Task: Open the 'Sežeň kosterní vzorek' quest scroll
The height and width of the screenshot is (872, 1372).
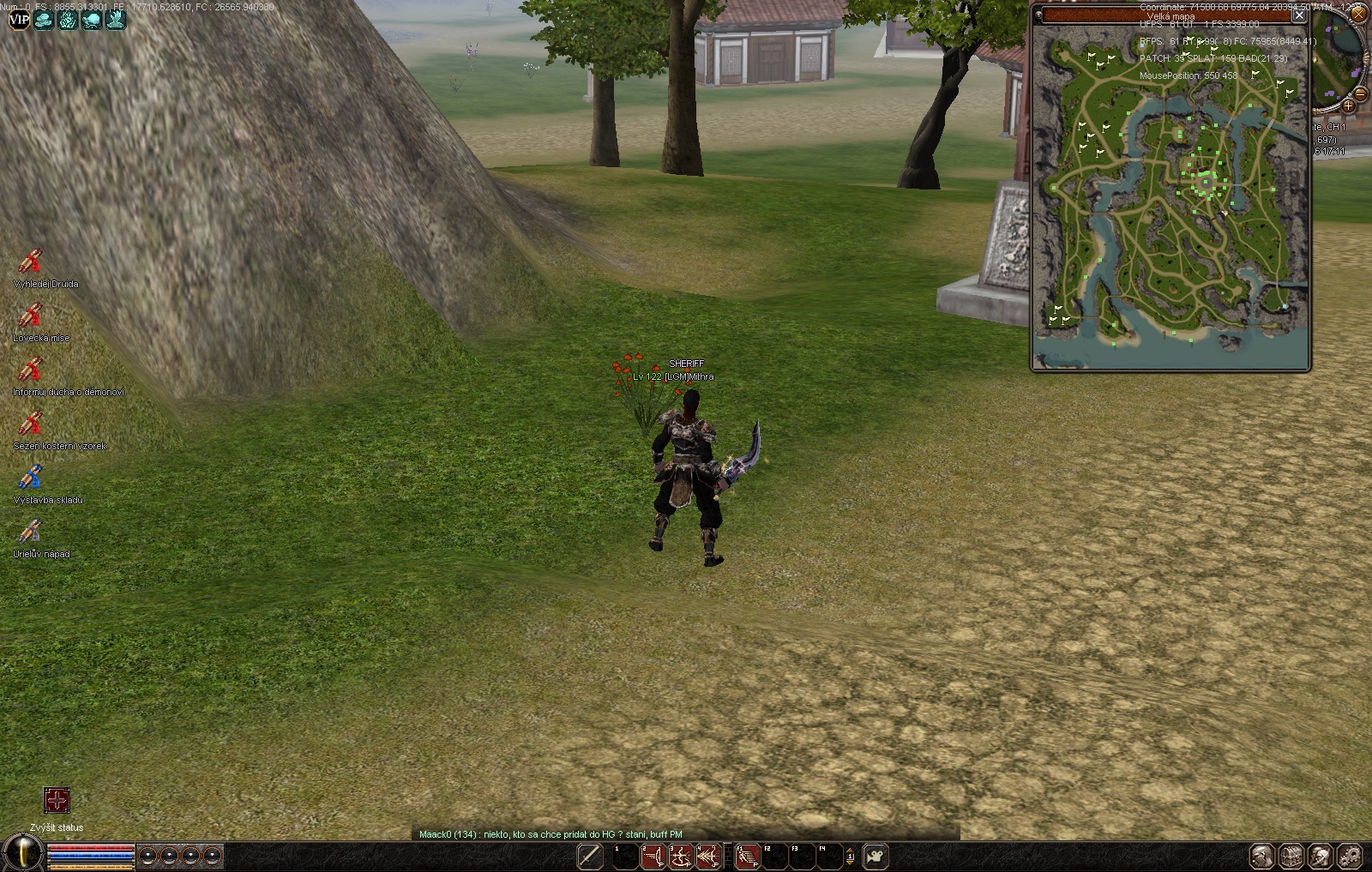Action: [31, 424]
